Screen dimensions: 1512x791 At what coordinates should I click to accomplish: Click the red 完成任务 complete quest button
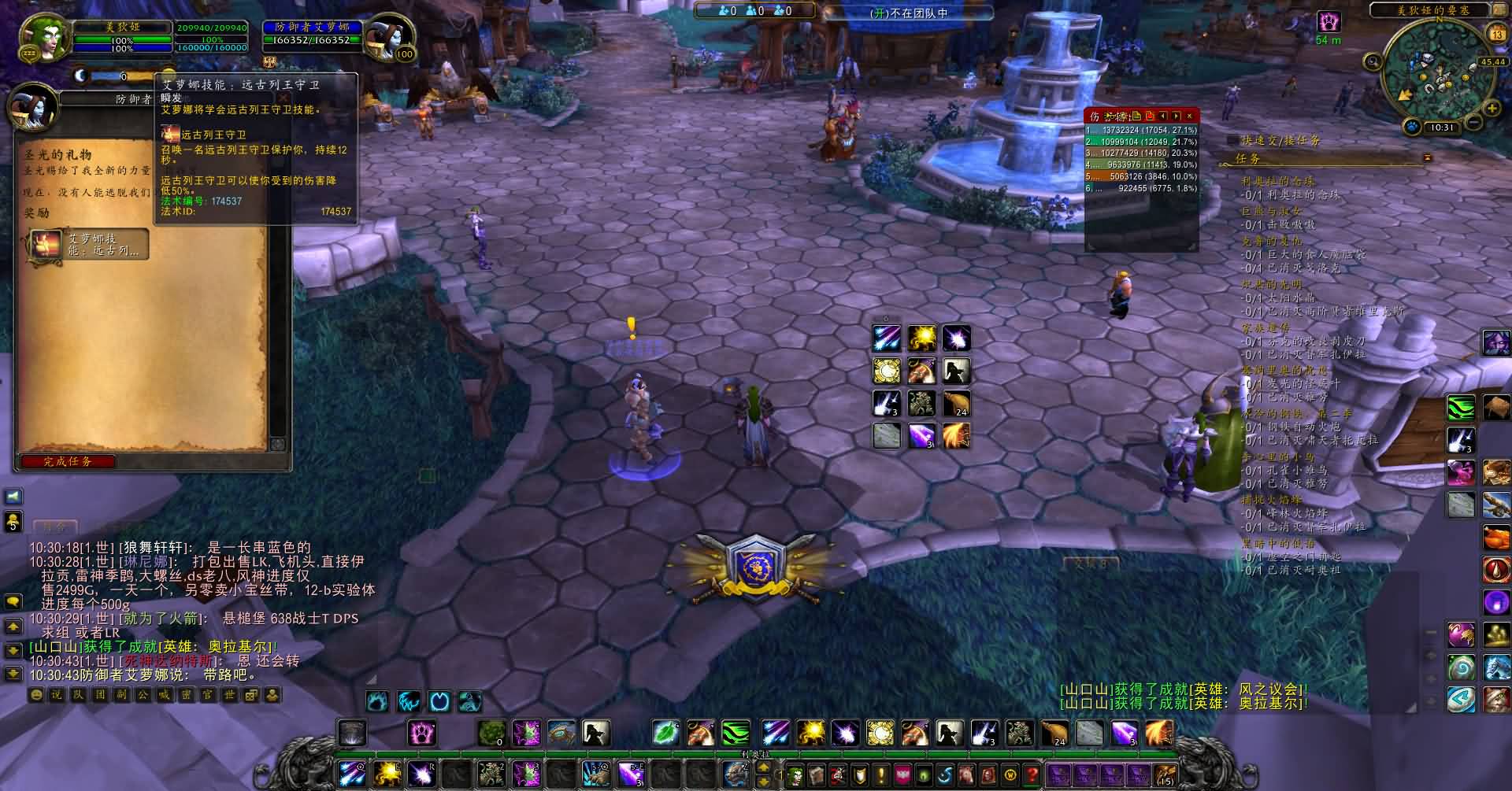point(69,461)
